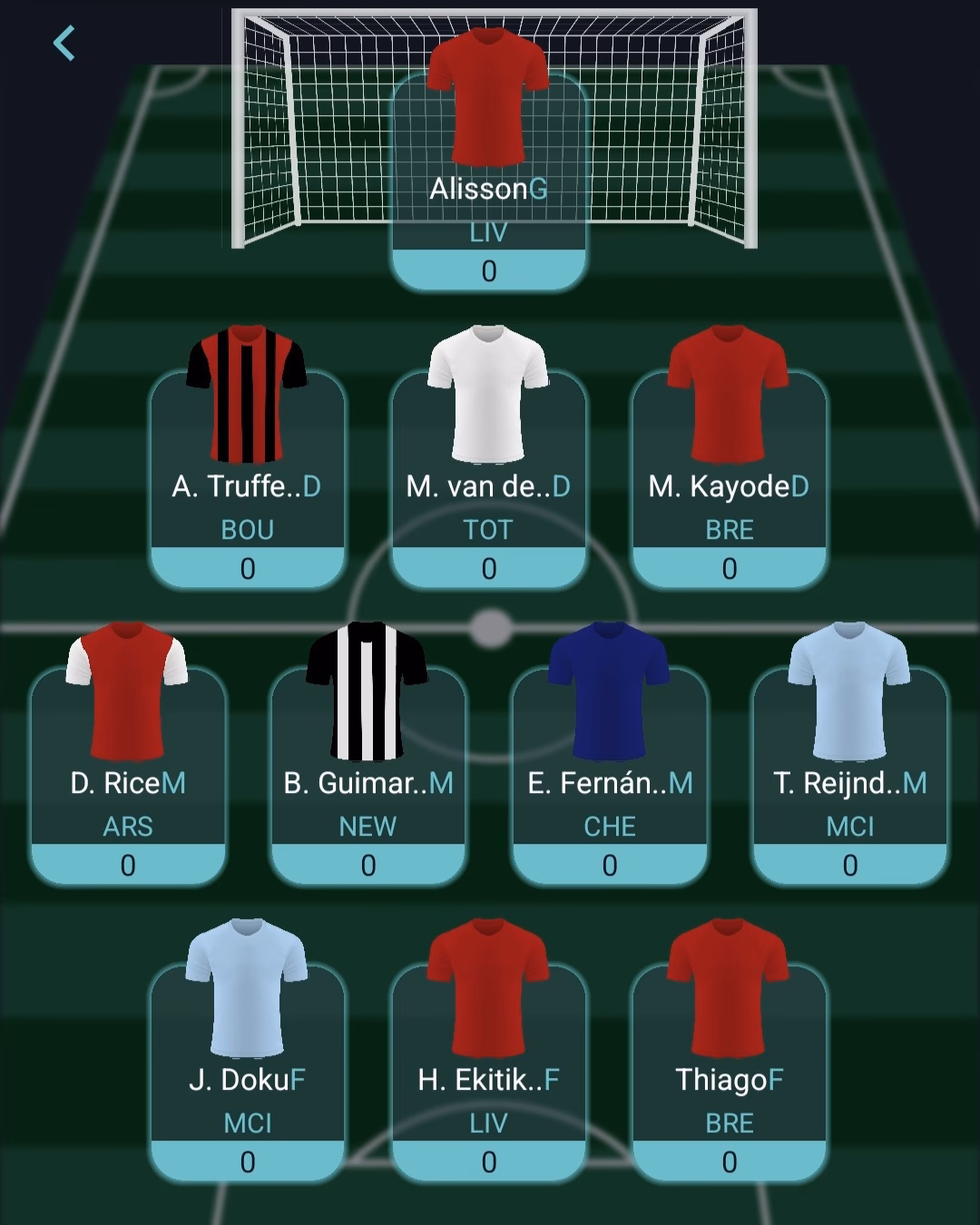Screen dimensions: 980x1225
Task: Select forward J. Doku
Action: [x=247, y=1073]
